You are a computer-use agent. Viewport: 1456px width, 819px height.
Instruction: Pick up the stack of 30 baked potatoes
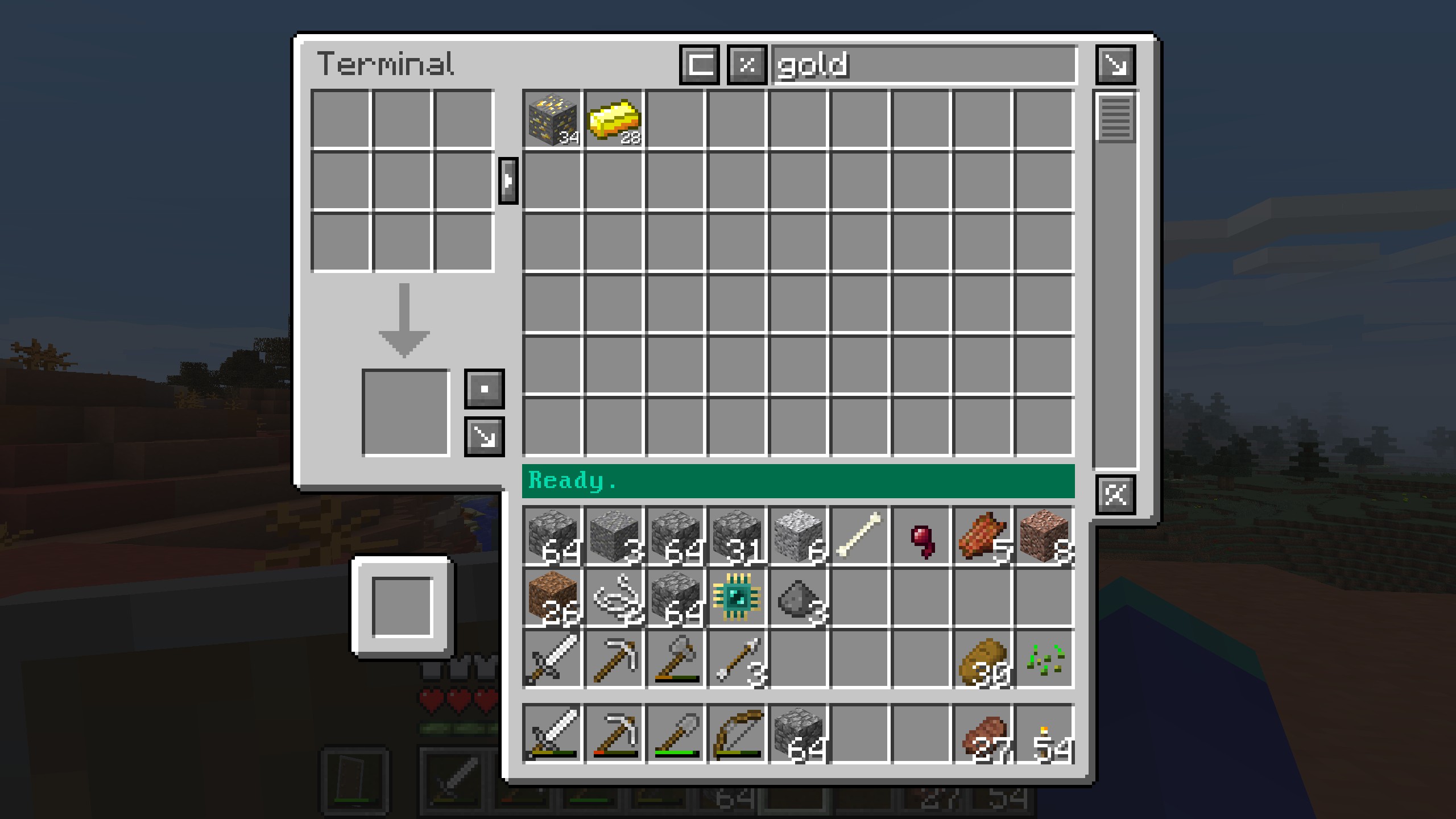tap(982, 660)
